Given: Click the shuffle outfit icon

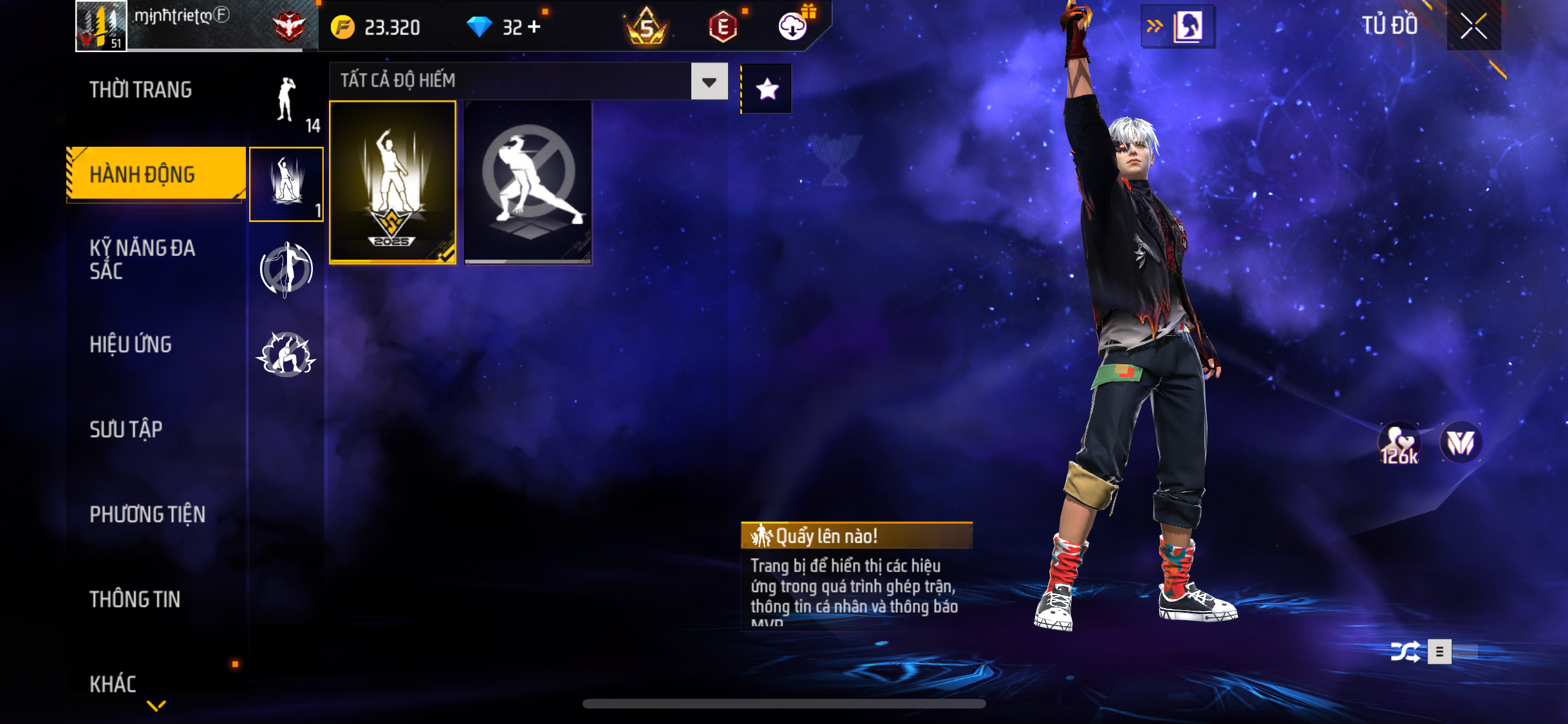Looking at the screenshot, I should [x=1405, y=652].
